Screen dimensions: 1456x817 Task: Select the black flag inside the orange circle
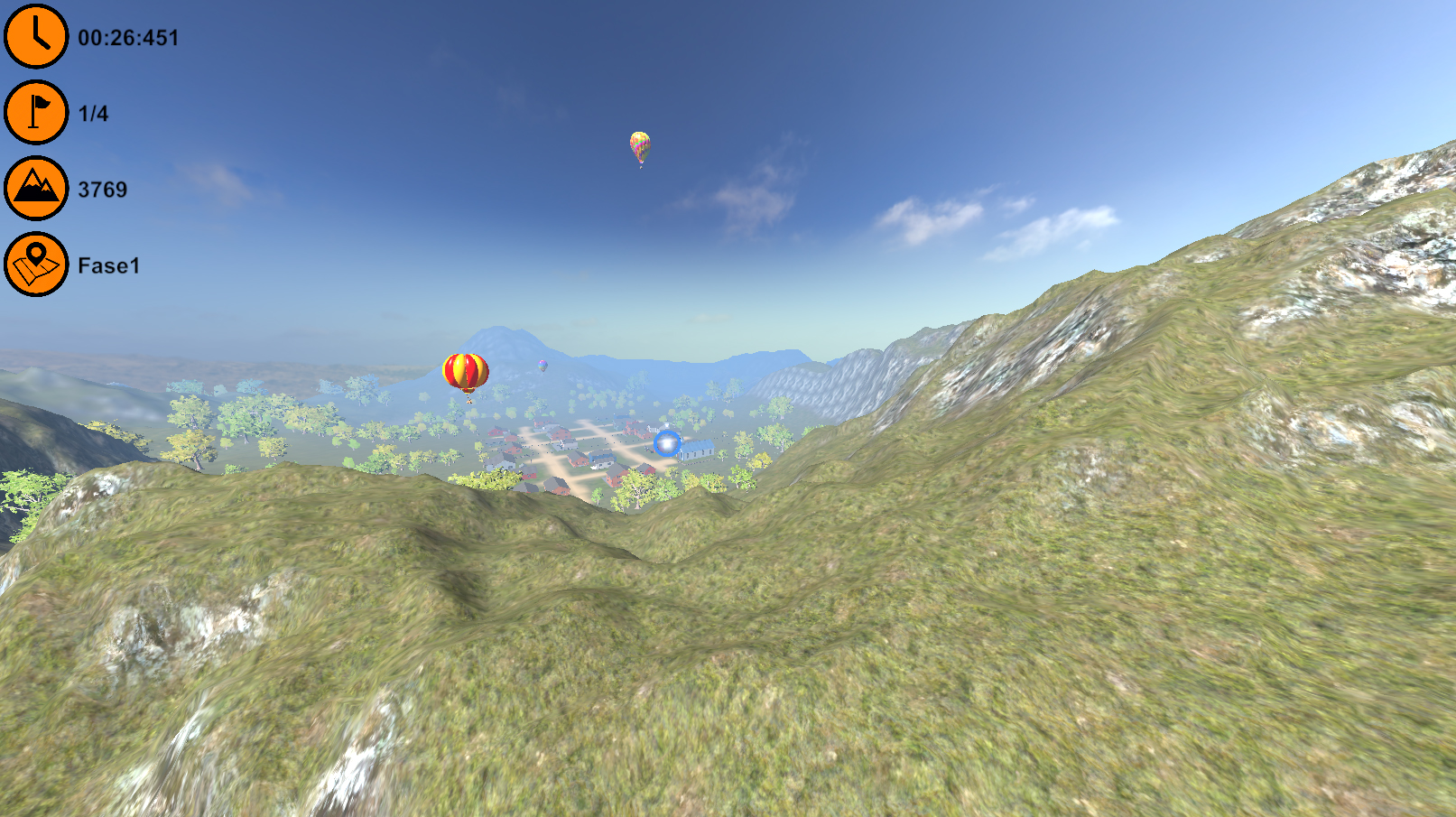(x=35, y=113)
